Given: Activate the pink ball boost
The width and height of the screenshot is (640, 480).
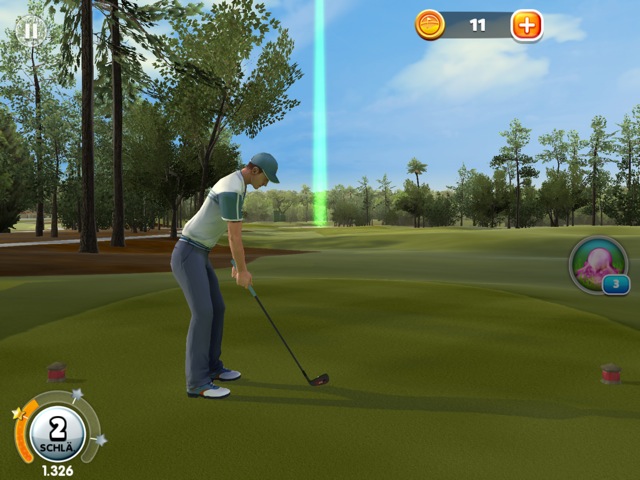Looking at the screenshot, I should [598, 265].
